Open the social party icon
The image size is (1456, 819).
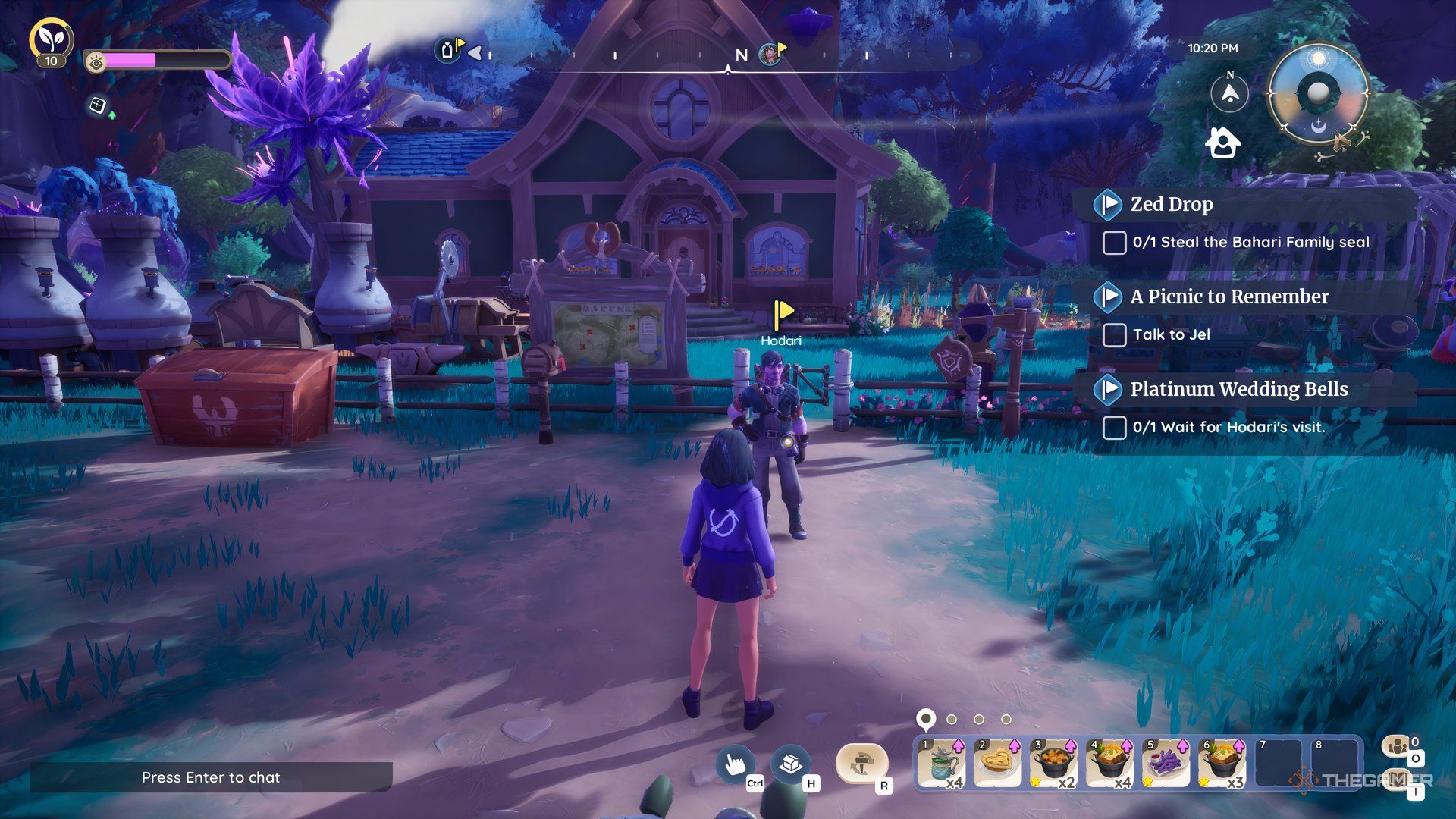(x=1396, y=746)
